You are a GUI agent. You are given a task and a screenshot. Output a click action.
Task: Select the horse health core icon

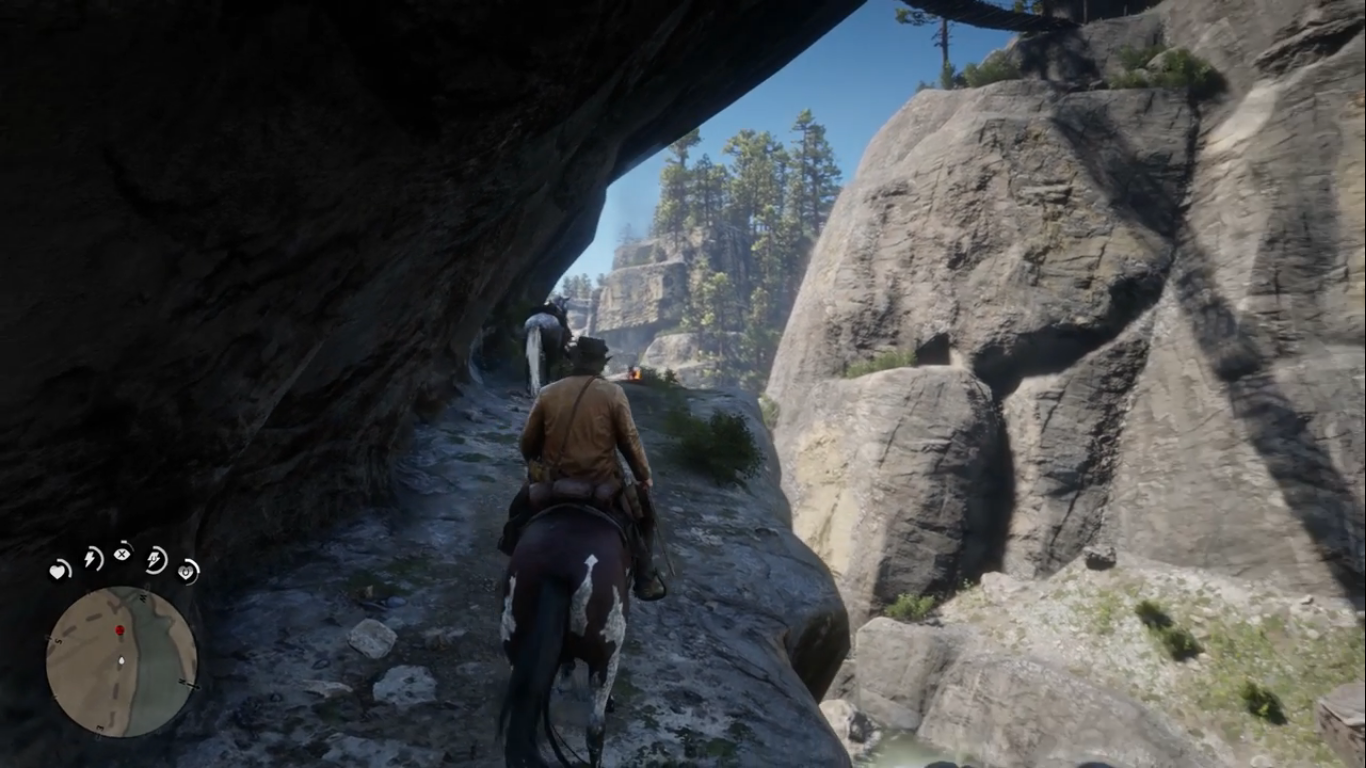[x=187, y=570]
